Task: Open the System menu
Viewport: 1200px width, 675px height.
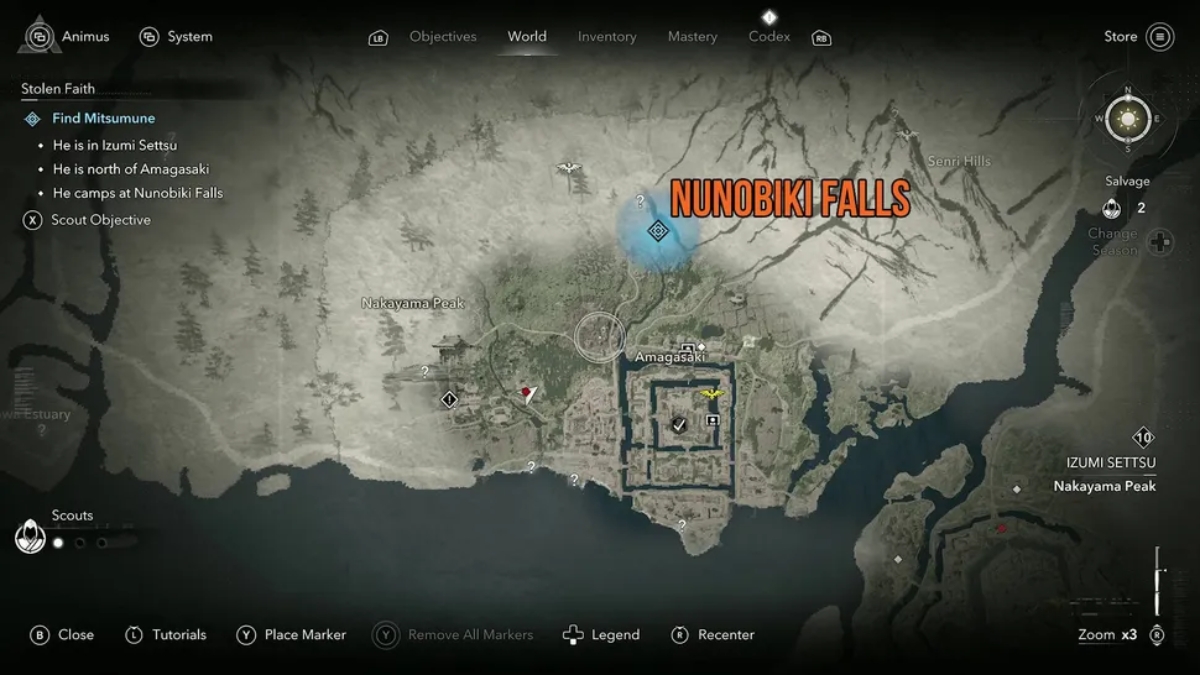Action: [x=177, y=37]
